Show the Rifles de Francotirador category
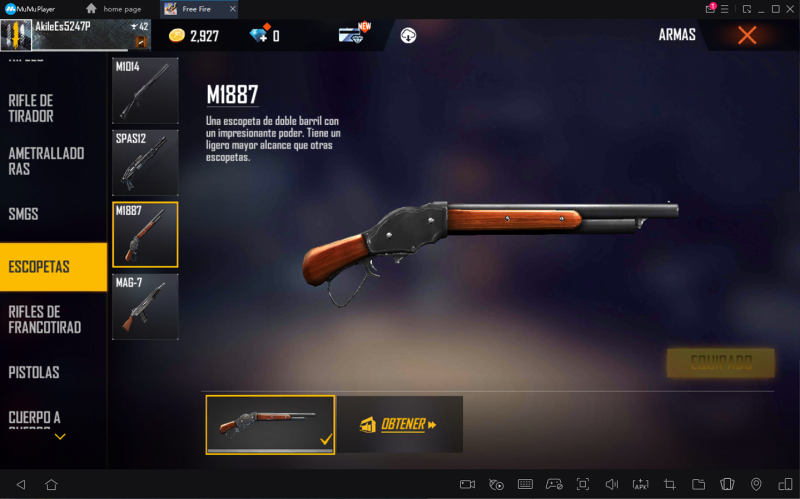 coord(45,319)
